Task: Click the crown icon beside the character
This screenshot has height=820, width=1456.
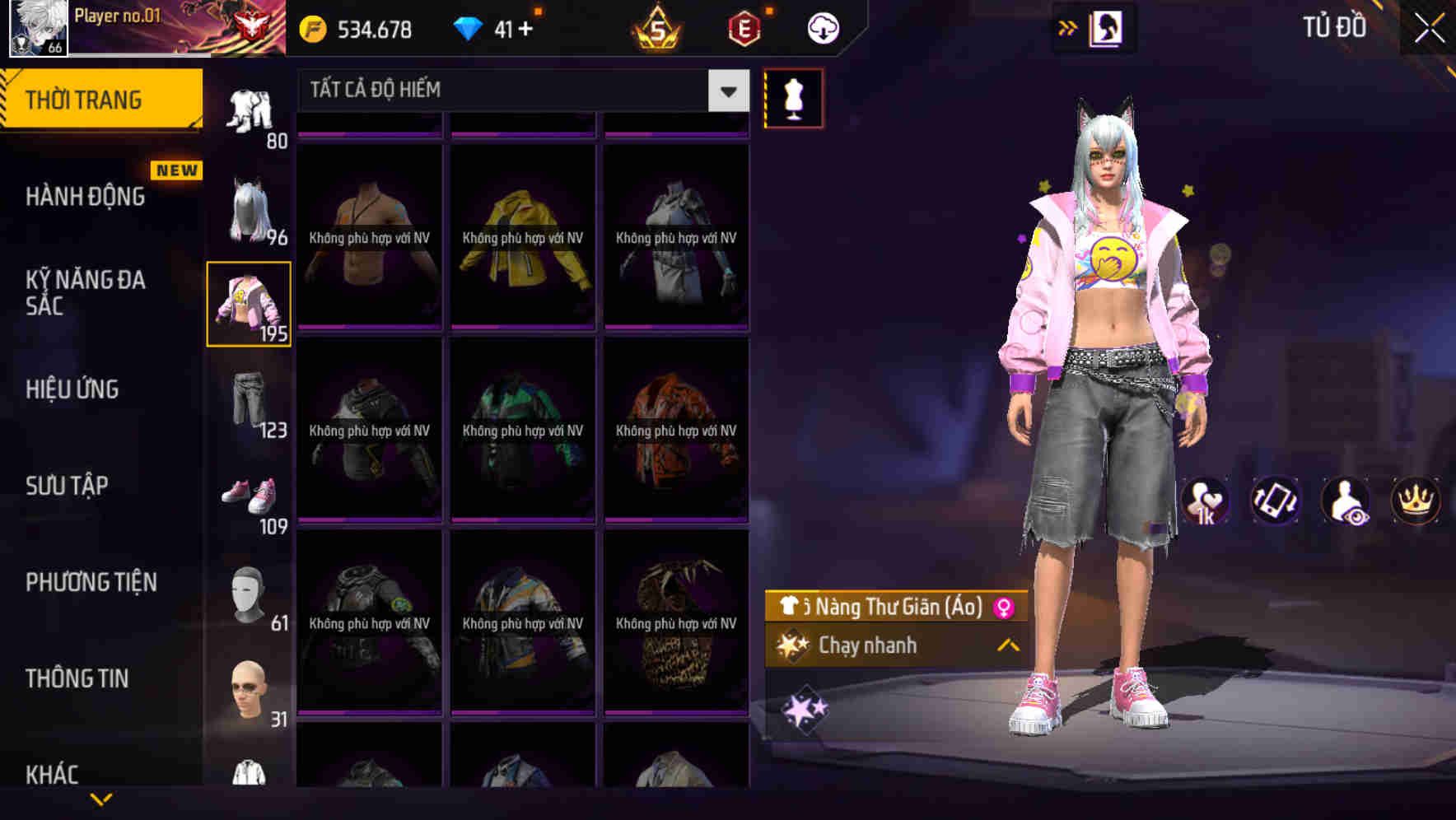Action: [1414, 501]
